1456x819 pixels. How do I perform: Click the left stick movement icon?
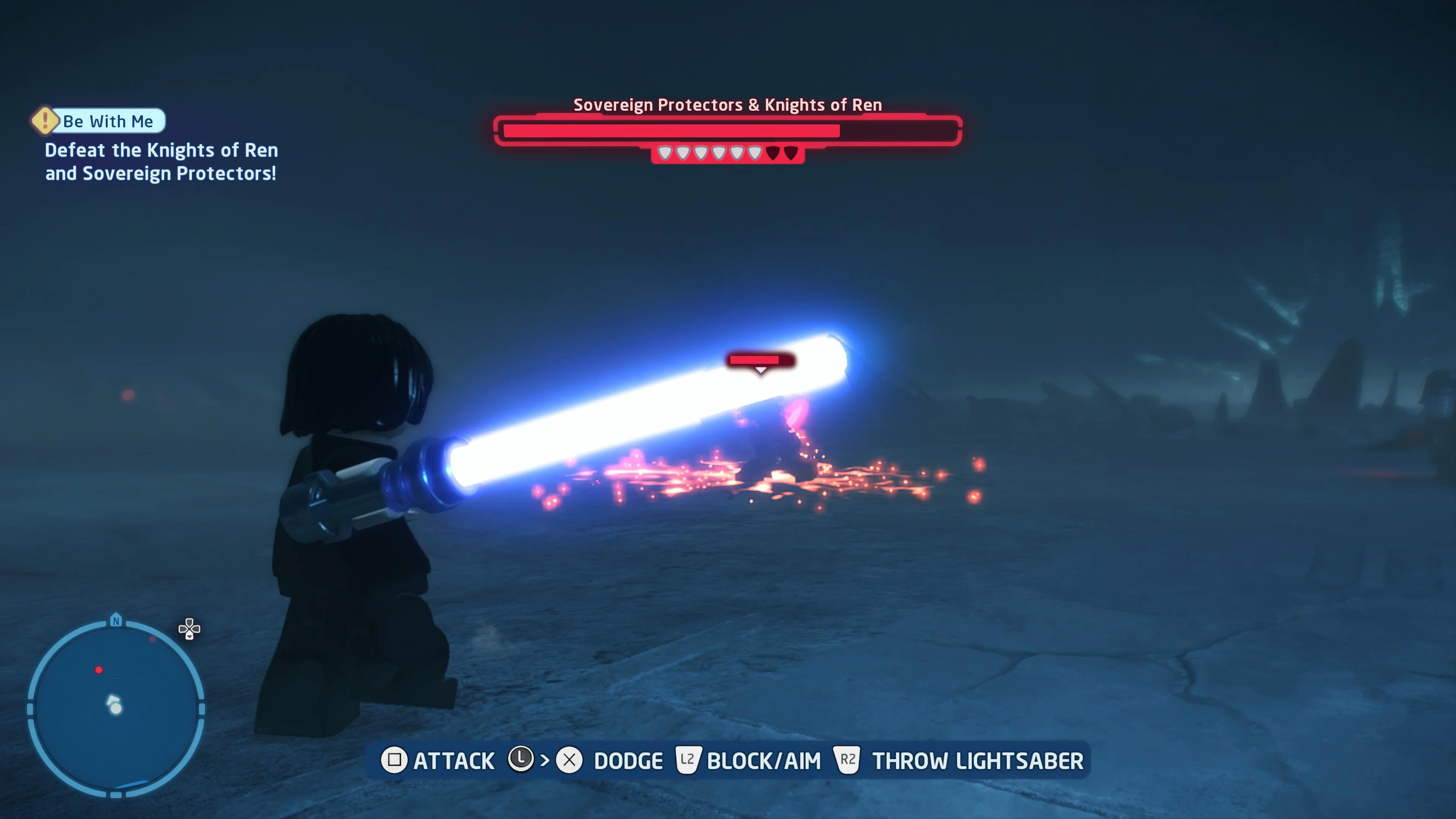click(x=521, y=760)
